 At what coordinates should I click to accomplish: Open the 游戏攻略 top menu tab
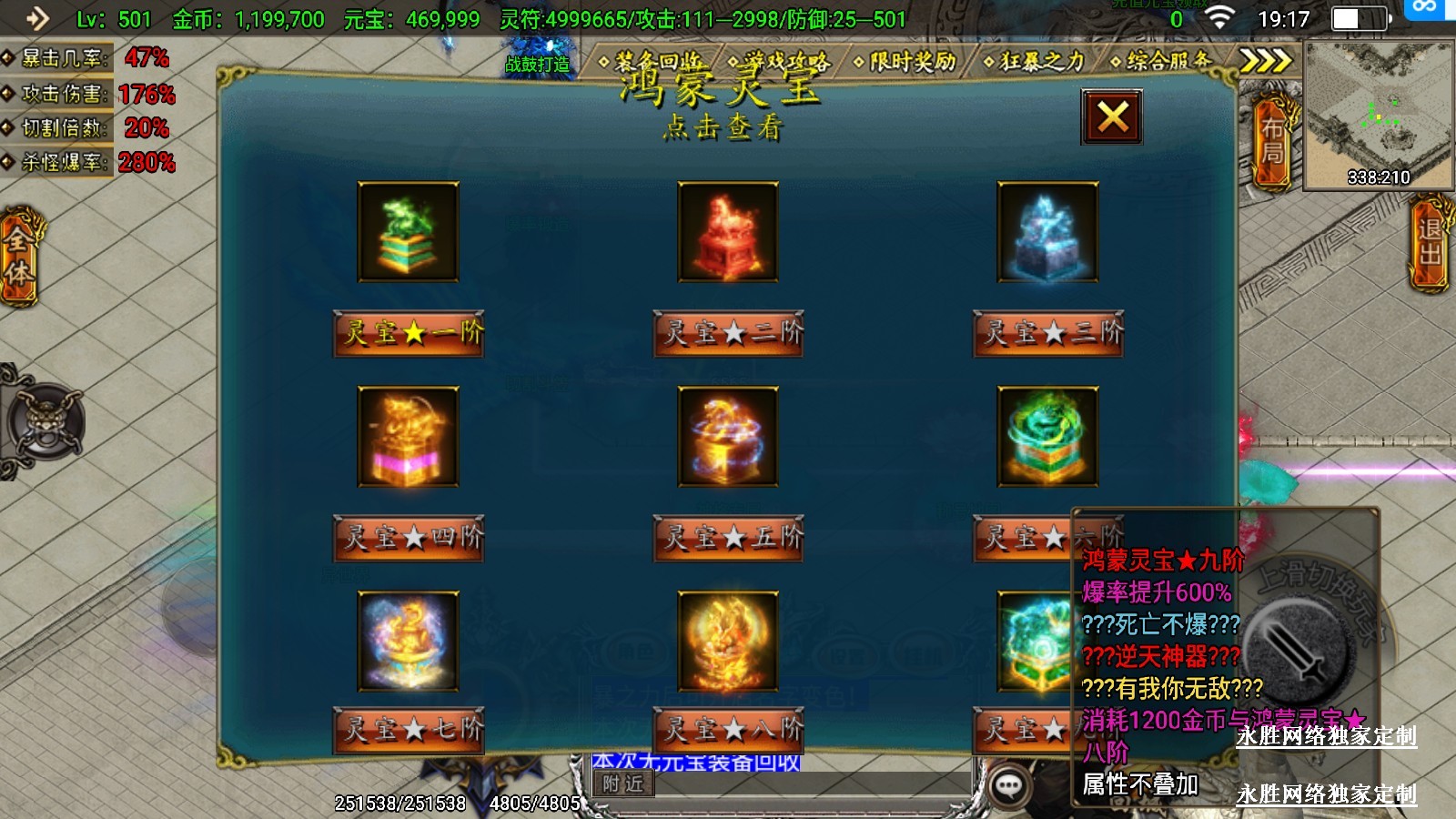[781, 62]
